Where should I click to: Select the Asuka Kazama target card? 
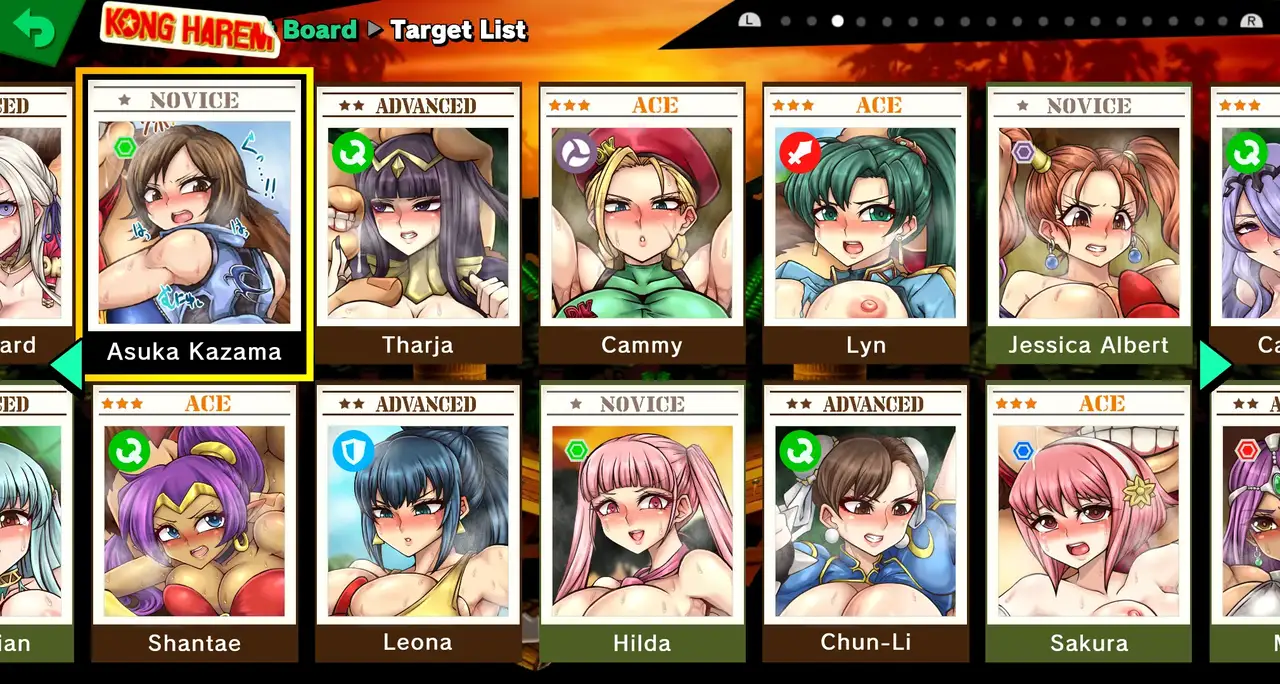pyautogui.click(x=194, y=225)
